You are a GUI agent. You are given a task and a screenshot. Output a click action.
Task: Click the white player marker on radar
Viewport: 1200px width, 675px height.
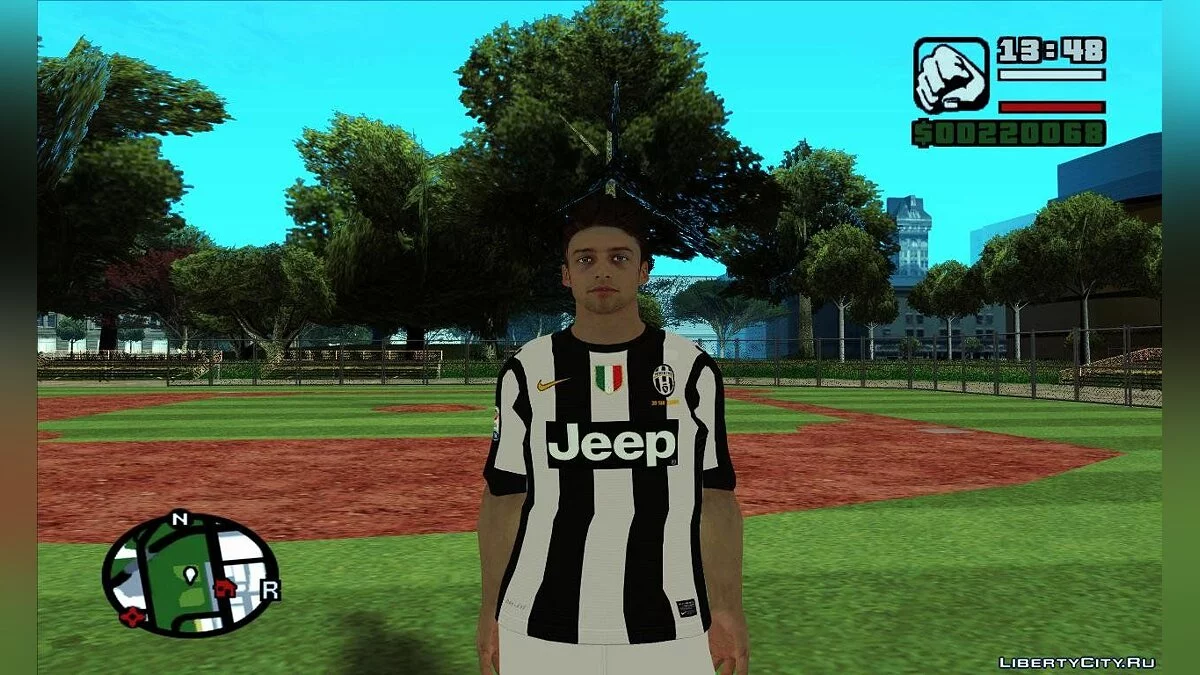190,574
